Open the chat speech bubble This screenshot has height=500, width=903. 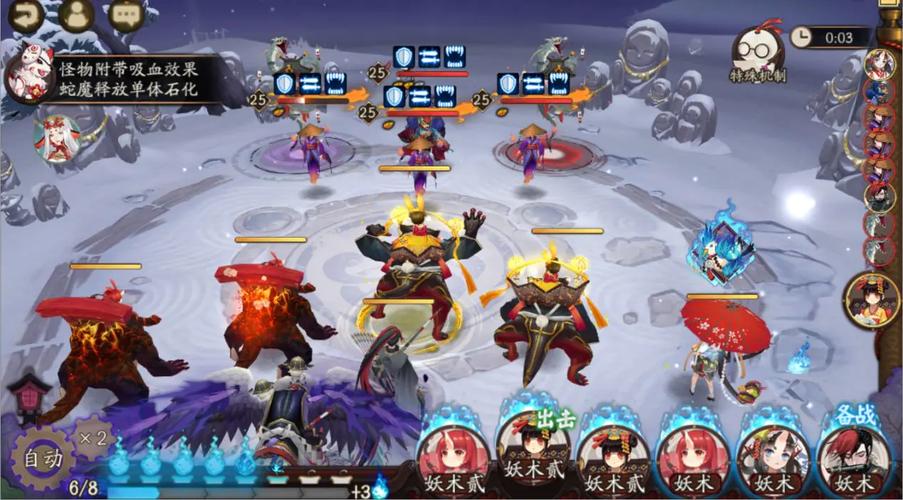coord(126,14)
